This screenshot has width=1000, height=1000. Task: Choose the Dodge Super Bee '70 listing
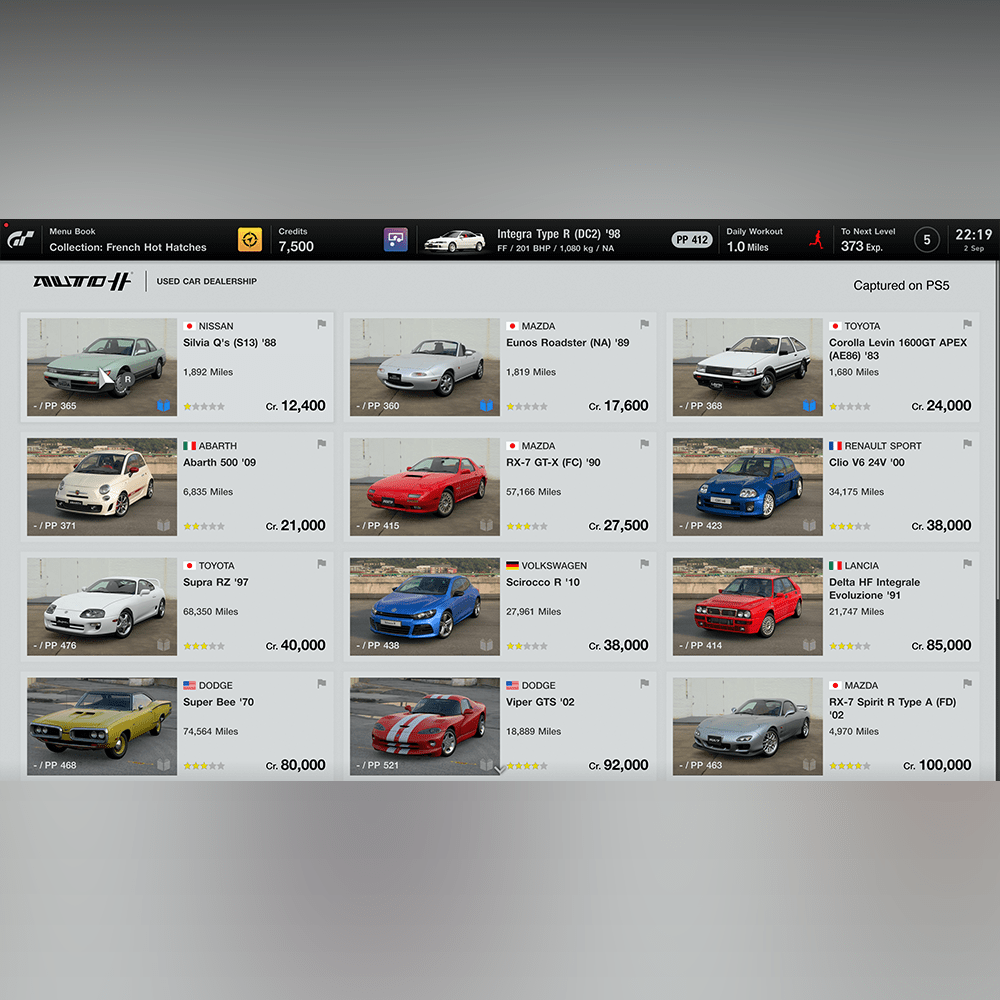pos(177,725)
